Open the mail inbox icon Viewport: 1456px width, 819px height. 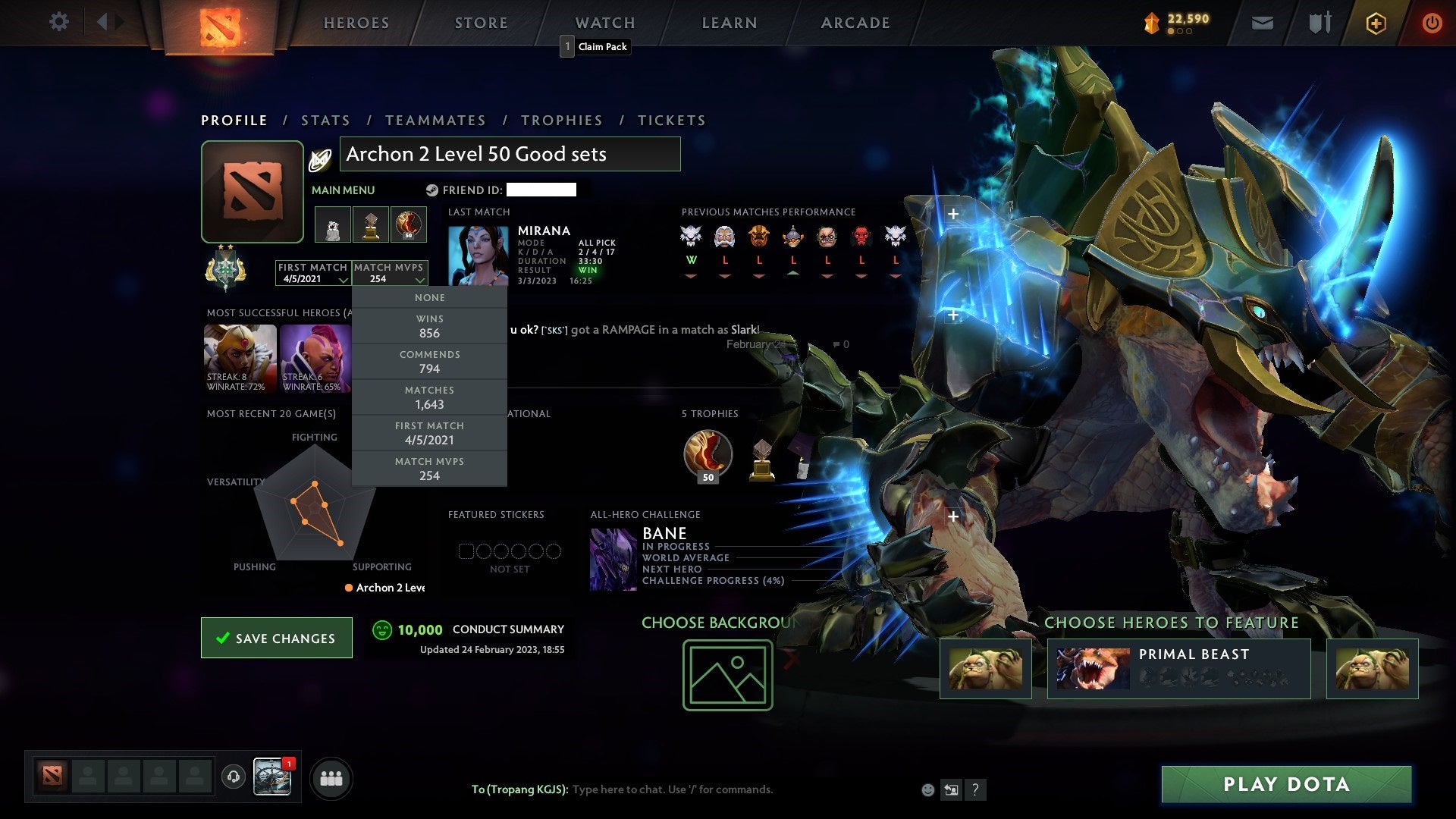pyautogui.click(x=1262, y=22)
